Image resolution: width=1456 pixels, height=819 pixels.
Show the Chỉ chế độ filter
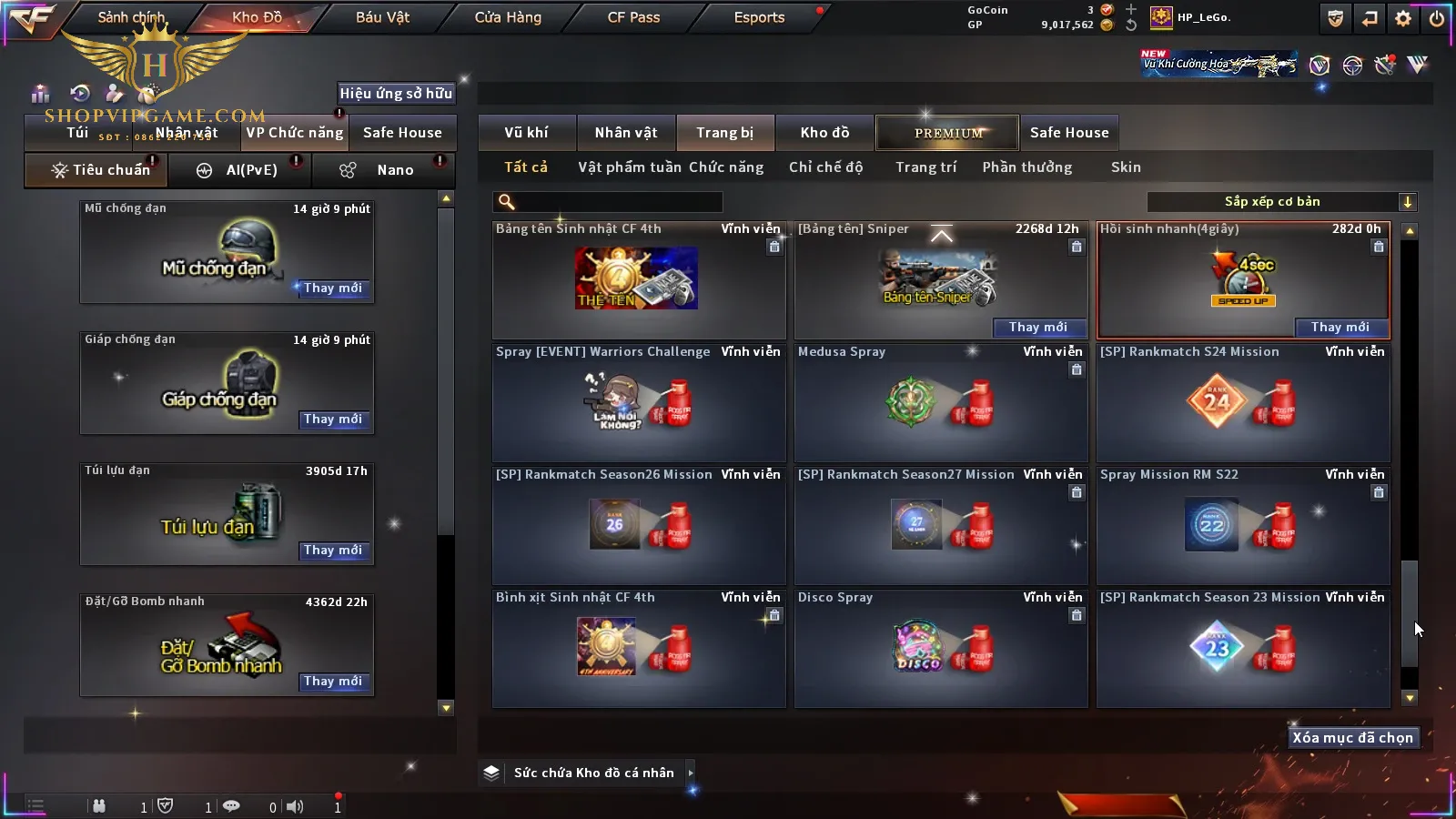coord(825,167)
